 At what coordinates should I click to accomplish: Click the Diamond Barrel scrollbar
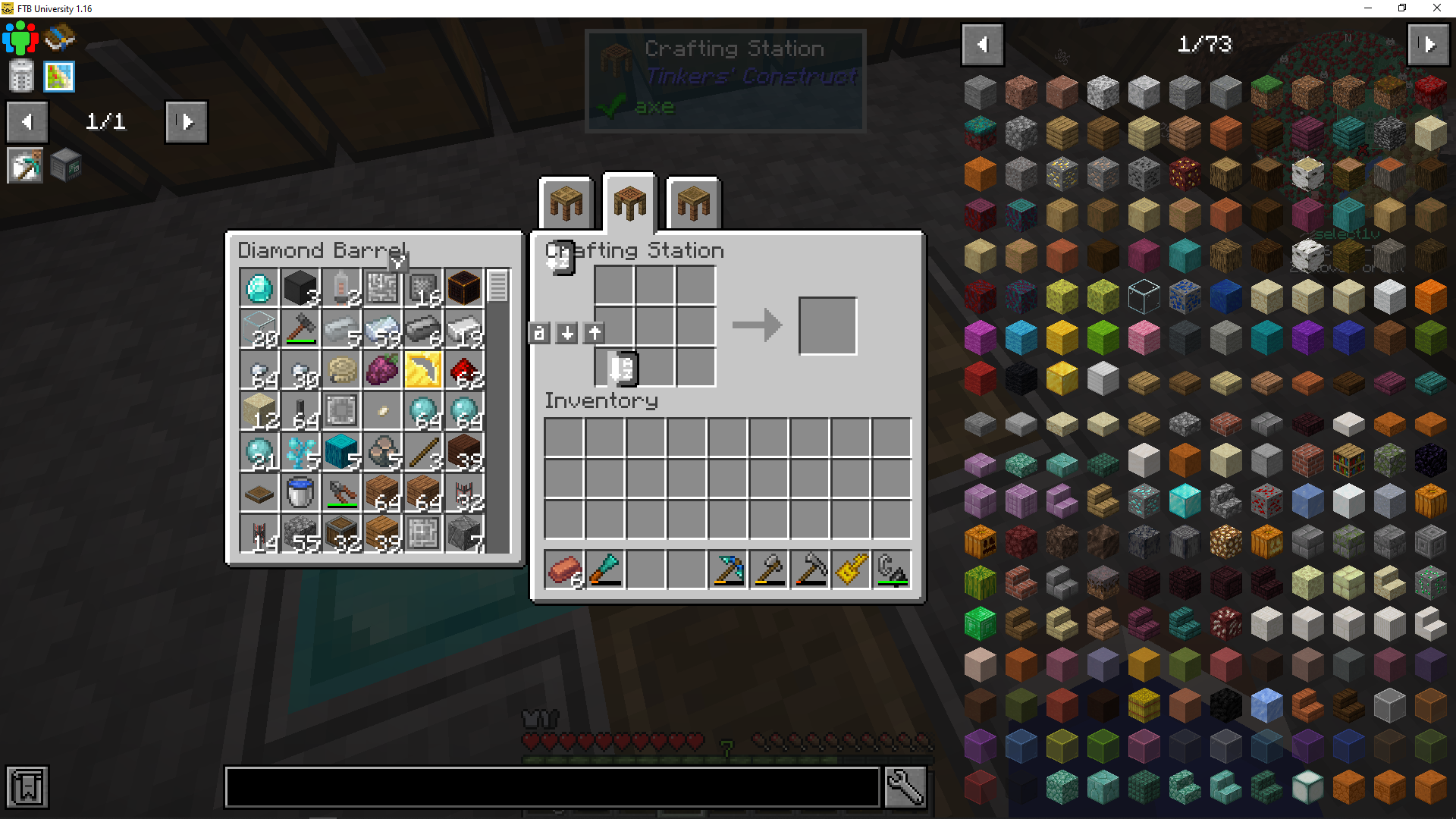click(498, 288)
